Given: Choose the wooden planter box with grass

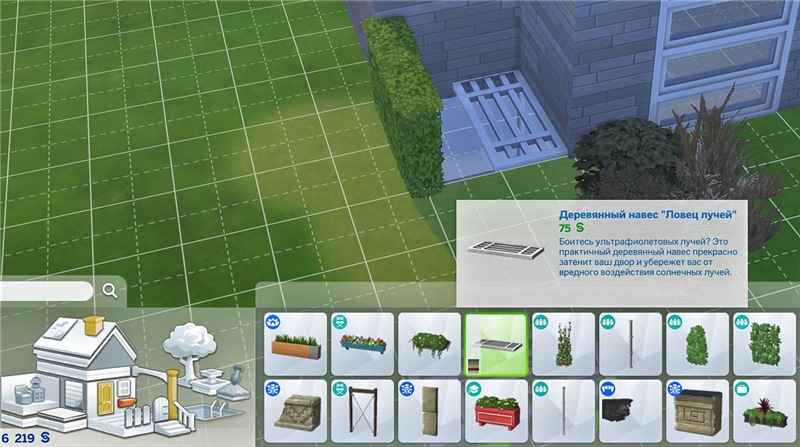Looking at the screenshot, I should (x=295, y=344).
